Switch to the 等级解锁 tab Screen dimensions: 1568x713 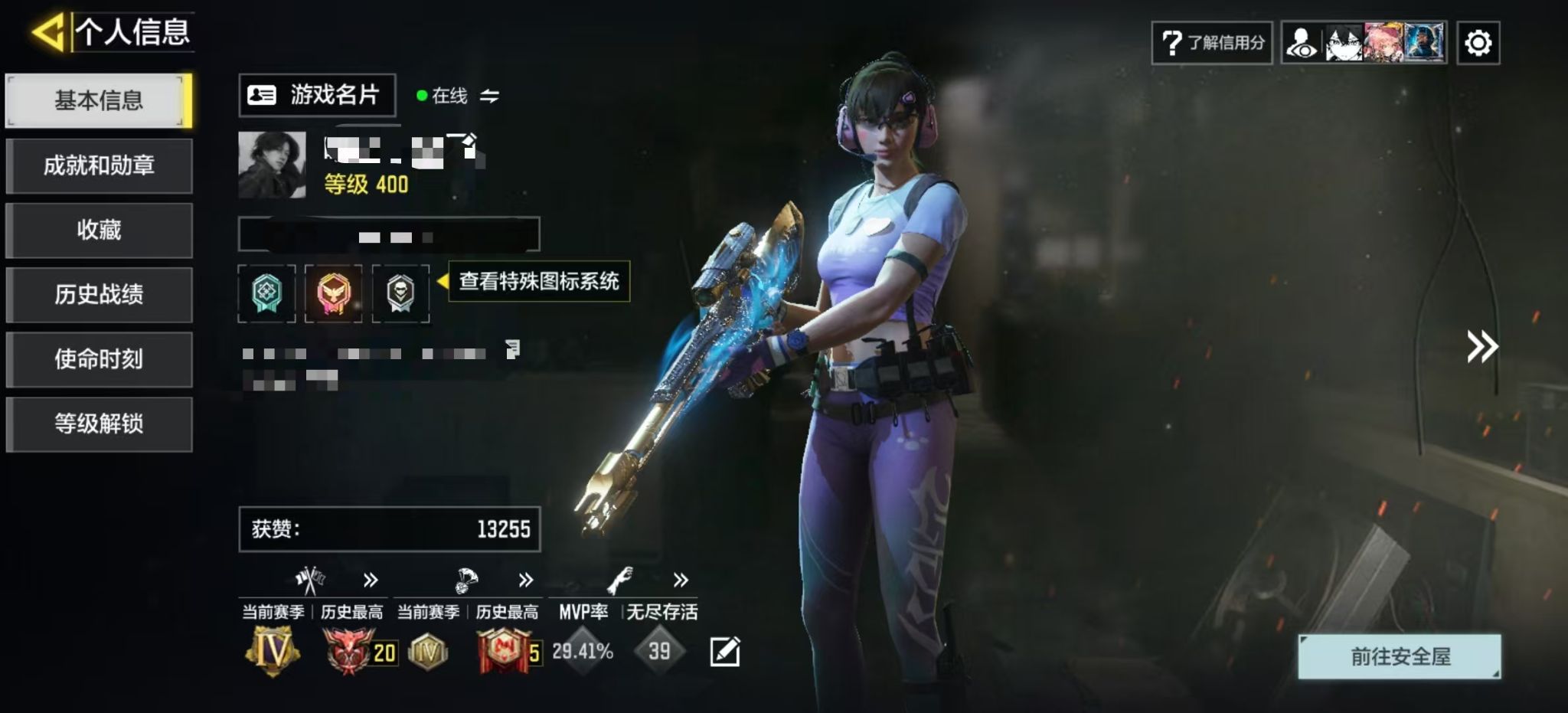coord(99,424)
